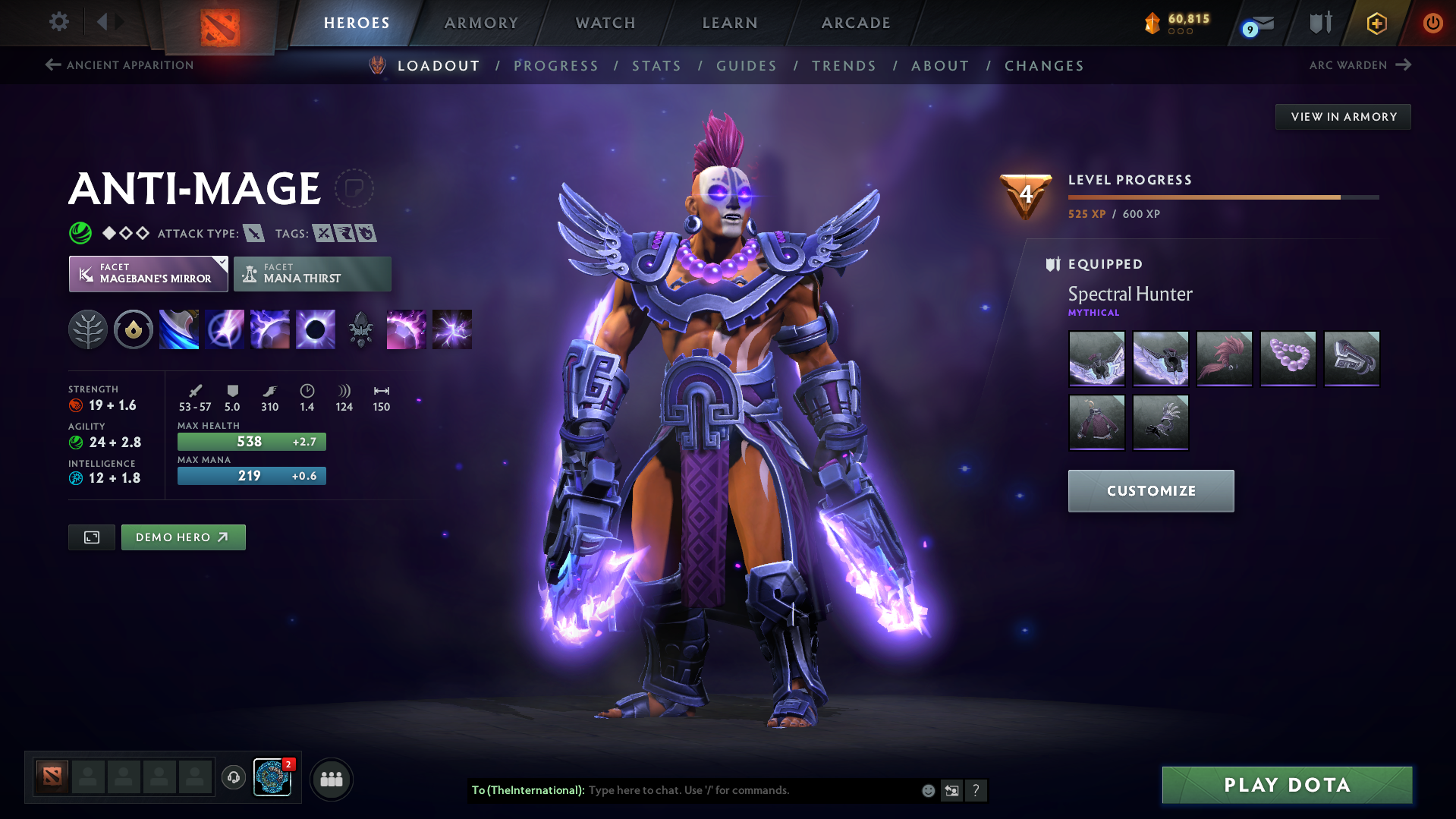Viewport: 1456px width, 819px height.
Task: Select the Mana Thirst facet
Action: [x=312, y=273]
